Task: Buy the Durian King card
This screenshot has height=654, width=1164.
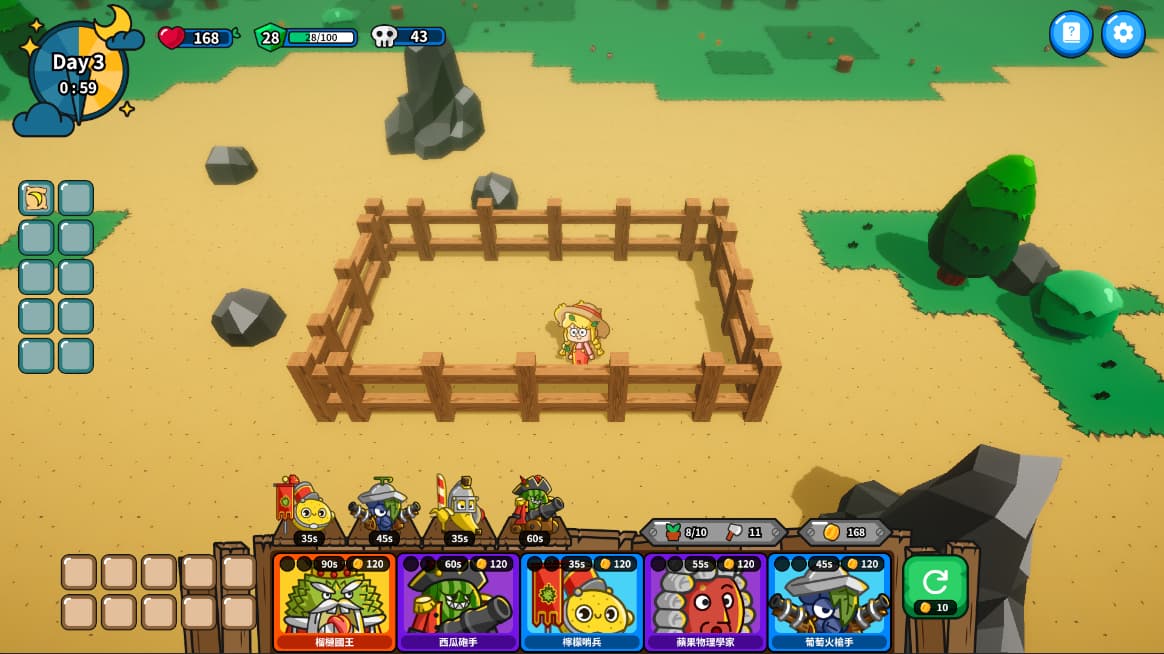Action: 334,602
